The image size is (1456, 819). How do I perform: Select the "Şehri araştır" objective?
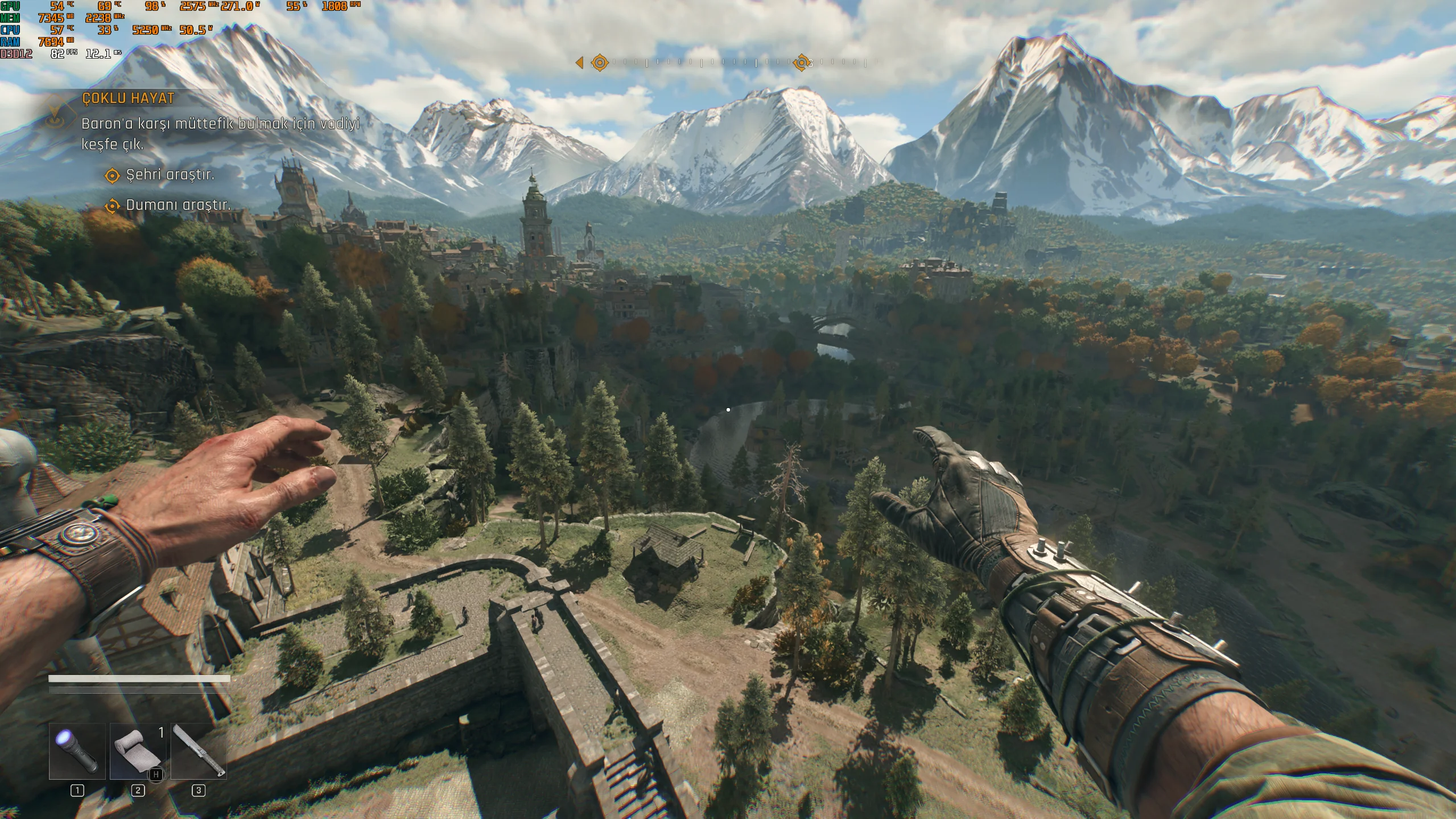pyautogui.click(x=170, y=175)
